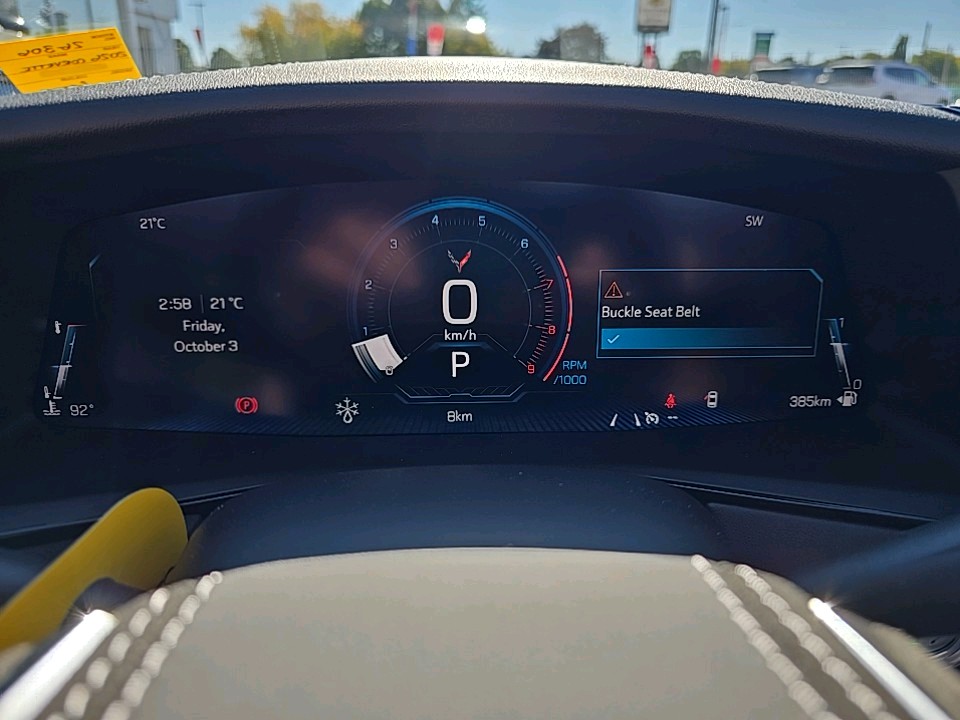Click the red parking brake indicator
The width and height of the screenshot is (960, 720).
pos(246,405)
